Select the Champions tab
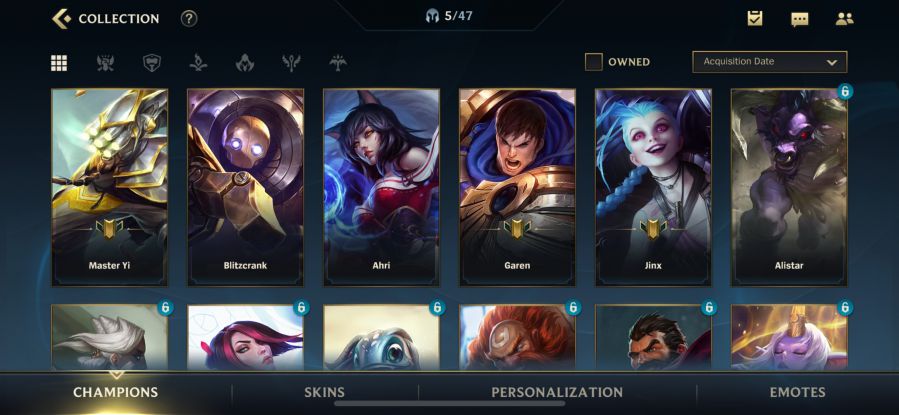 point(115,392)
